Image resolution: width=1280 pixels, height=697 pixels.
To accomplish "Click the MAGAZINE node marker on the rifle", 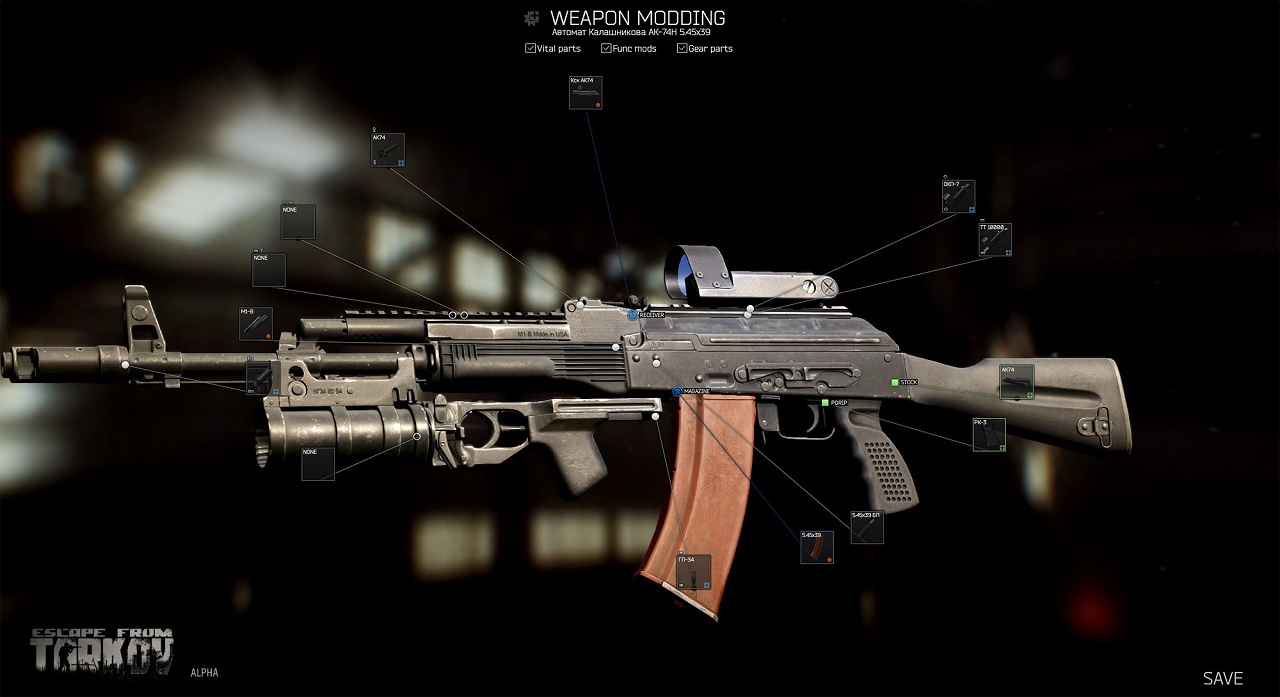I will click(x=677, y=391).
